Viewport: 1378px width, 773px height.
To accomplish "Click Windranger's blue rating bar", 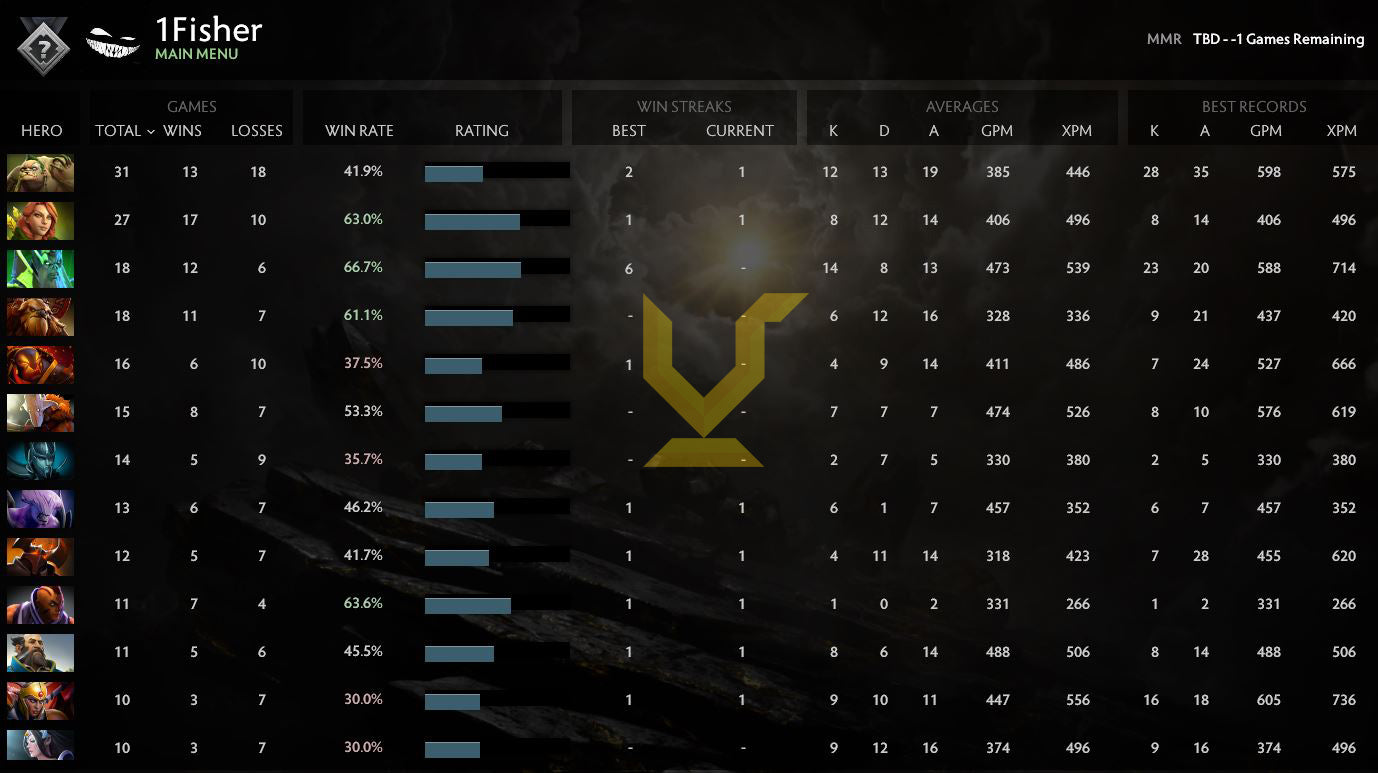I will tap(470, 219).
